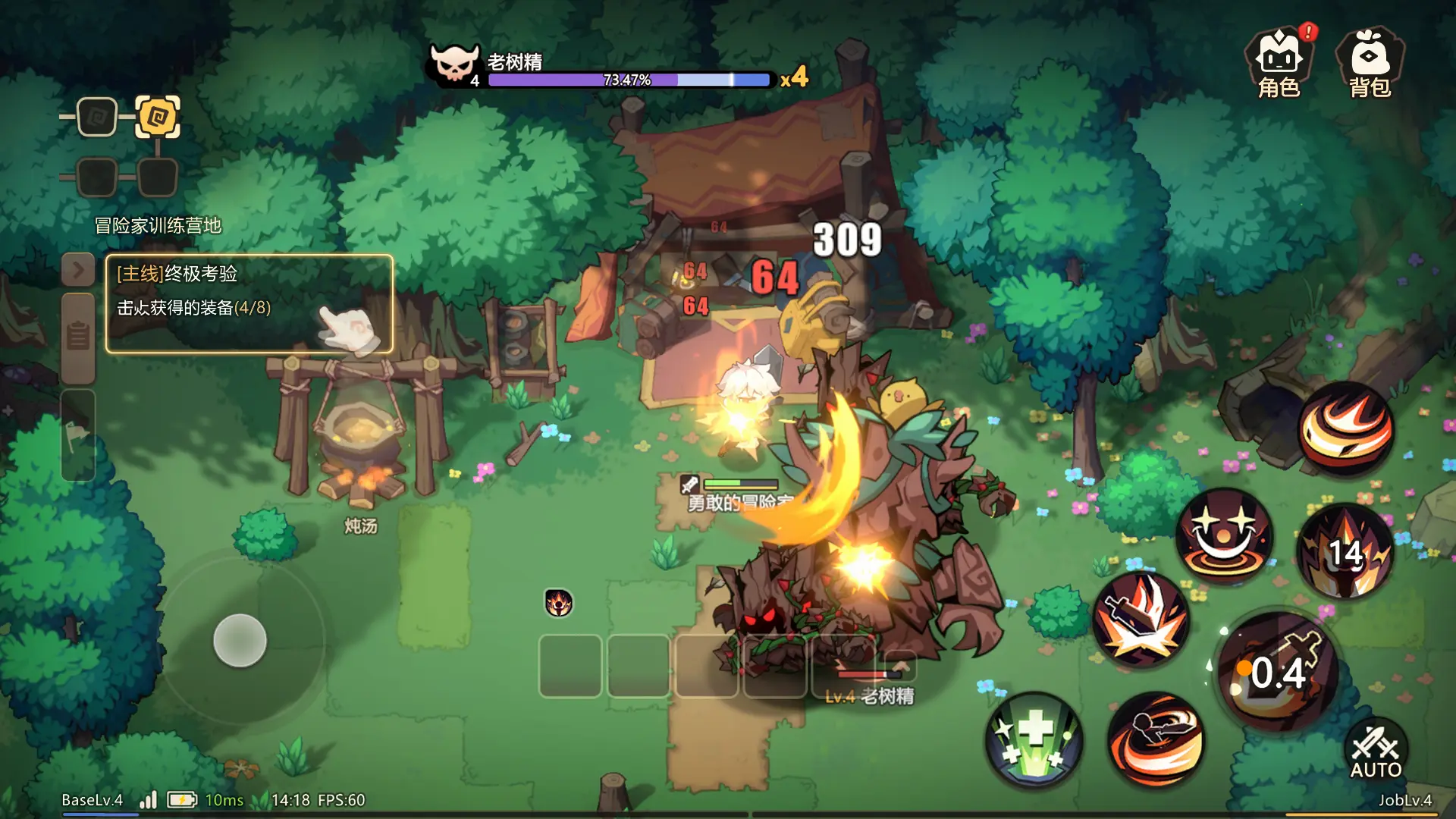Use the flaming skill showing 14 cooldown

(1345, 551)
